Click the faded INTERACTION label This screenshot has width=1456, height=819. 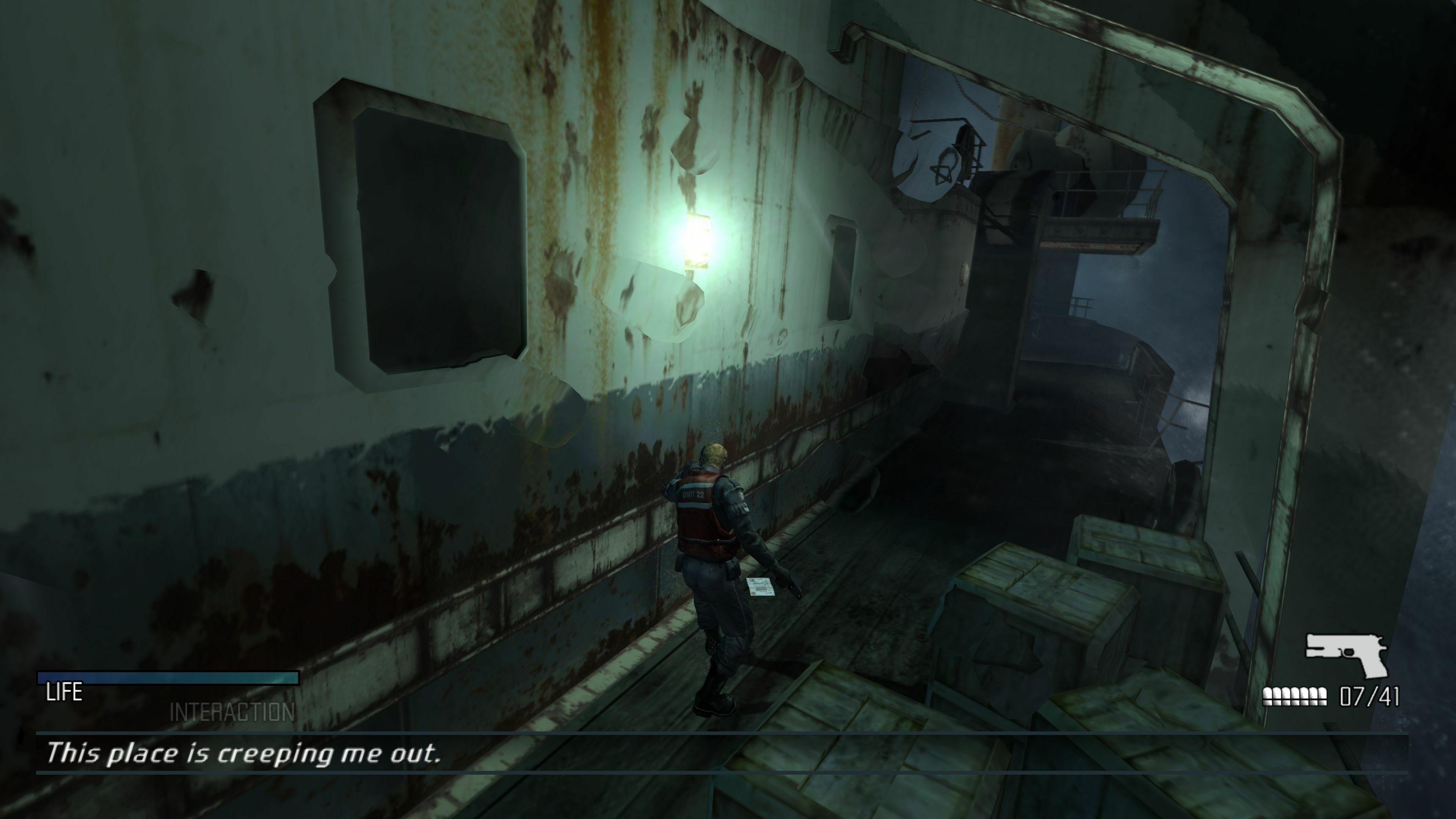[x=232, y=713]
